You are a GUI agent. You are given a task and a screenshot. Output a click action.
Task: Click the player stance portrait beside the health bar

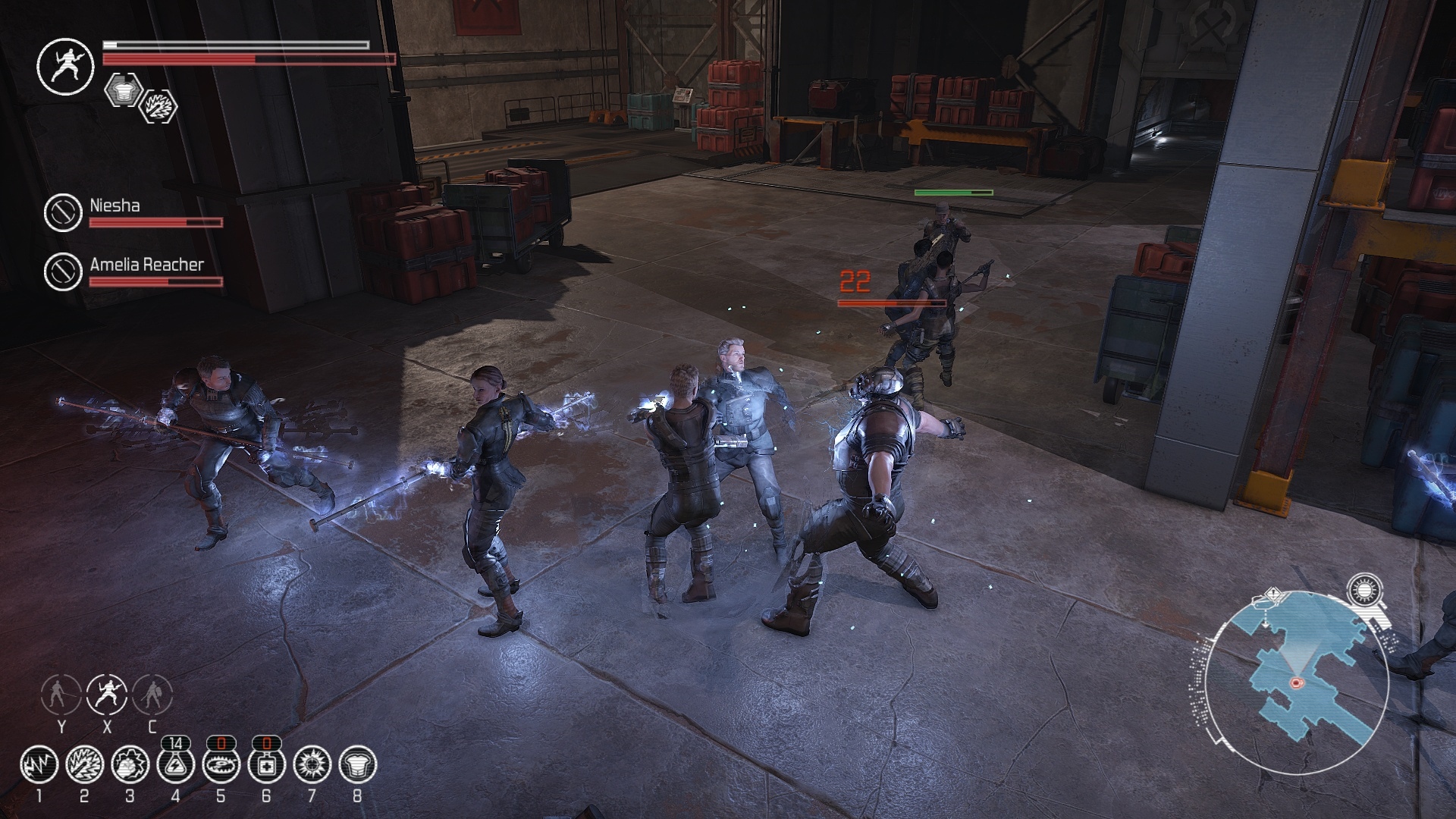click(x=65, y=67)
